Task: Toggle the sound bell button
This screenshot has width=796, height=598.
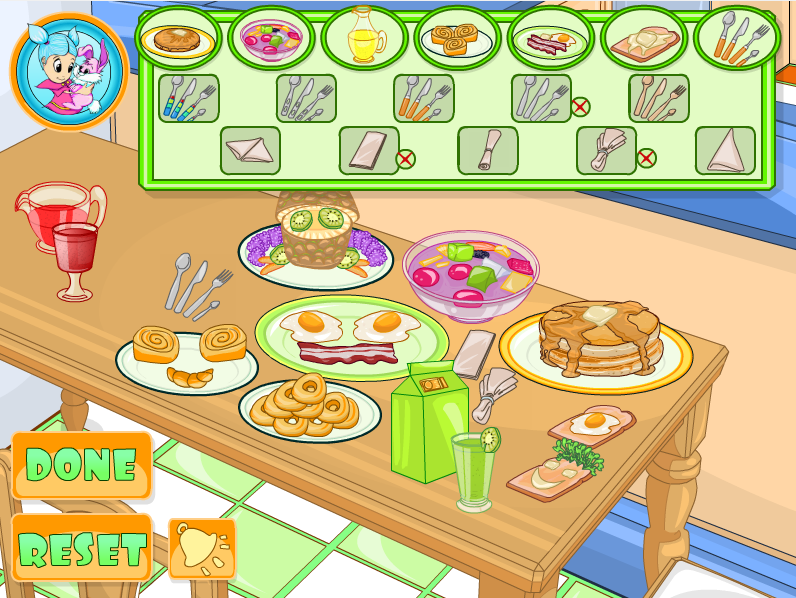Action: click(203, 548)
